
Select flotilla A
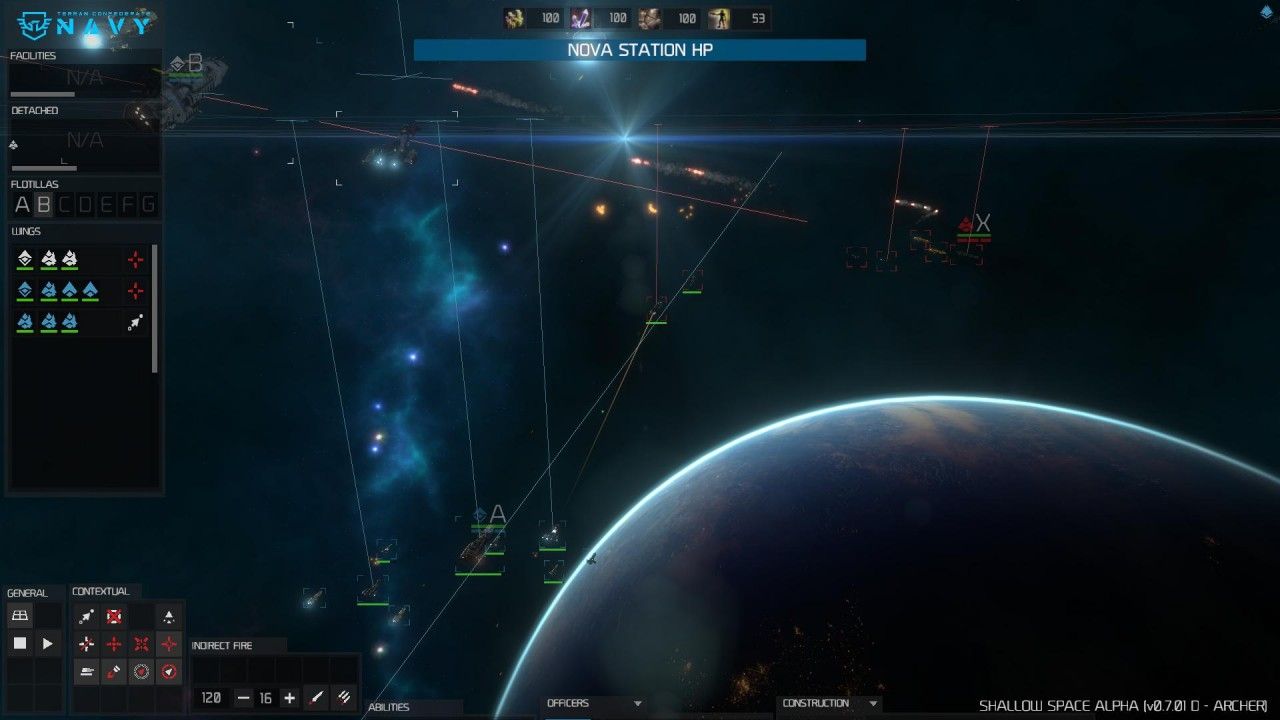pos(22,205)
